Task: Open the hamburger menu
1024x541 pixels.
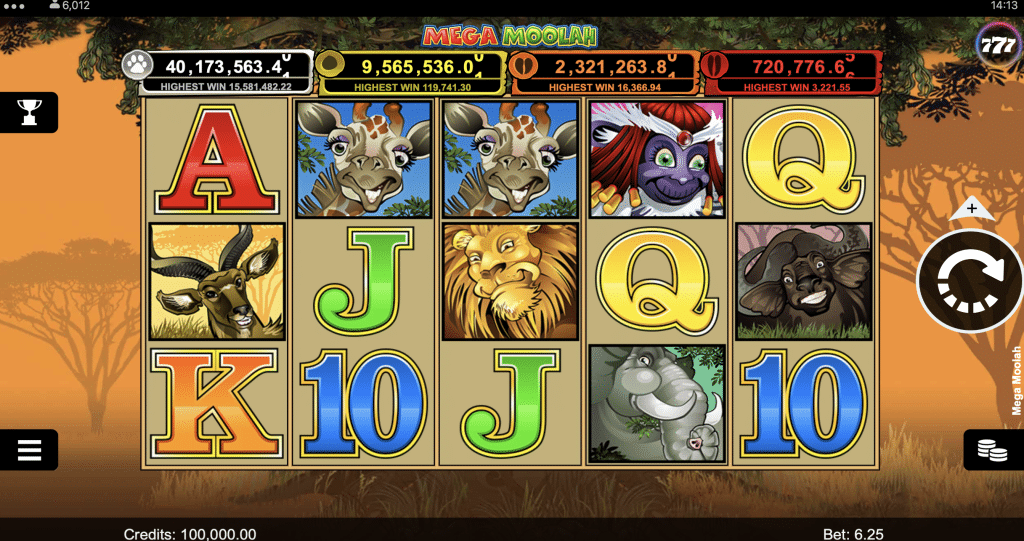Action: (29, 450)
